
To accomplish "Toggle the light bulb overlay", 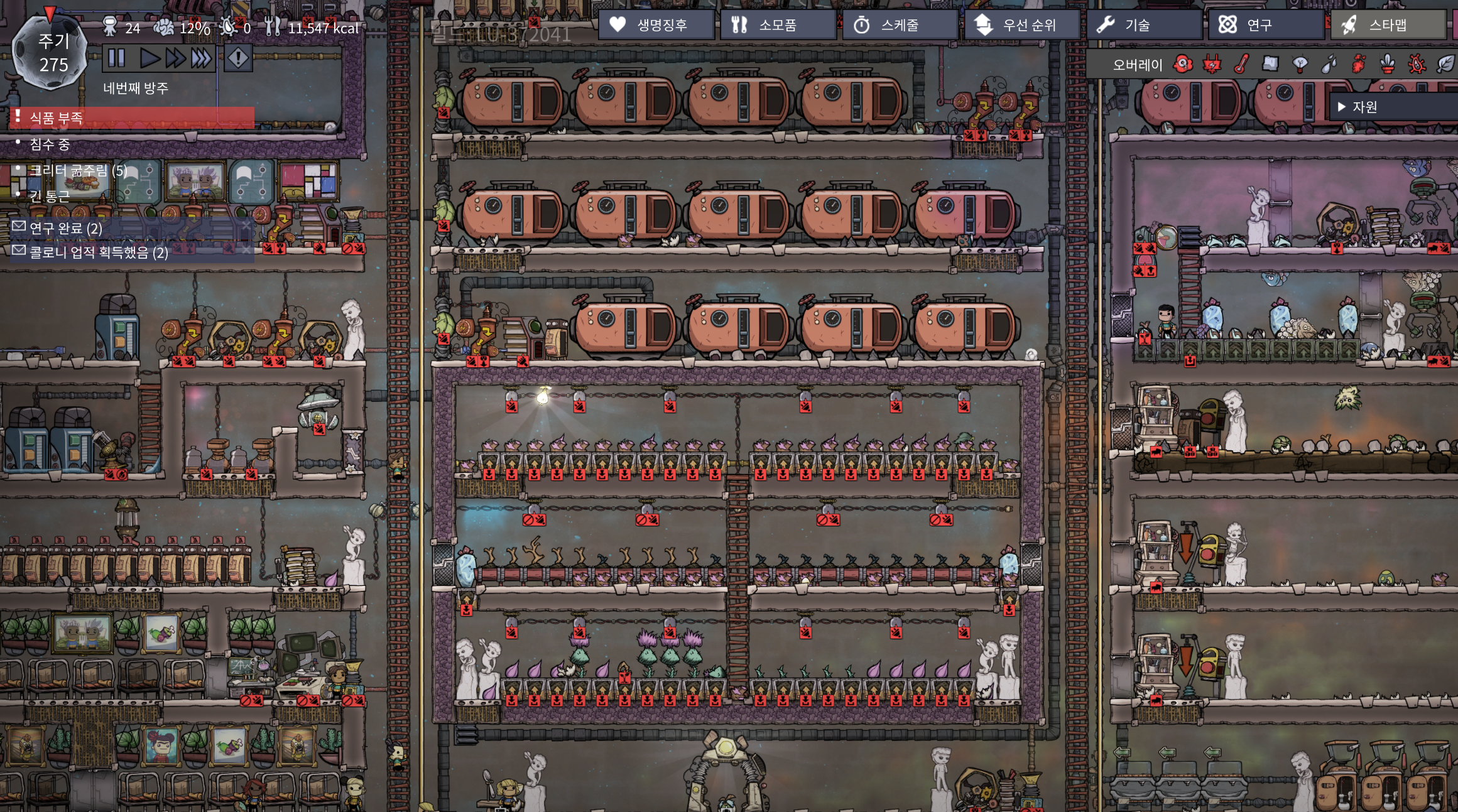I will click(x=1300, y=64).
